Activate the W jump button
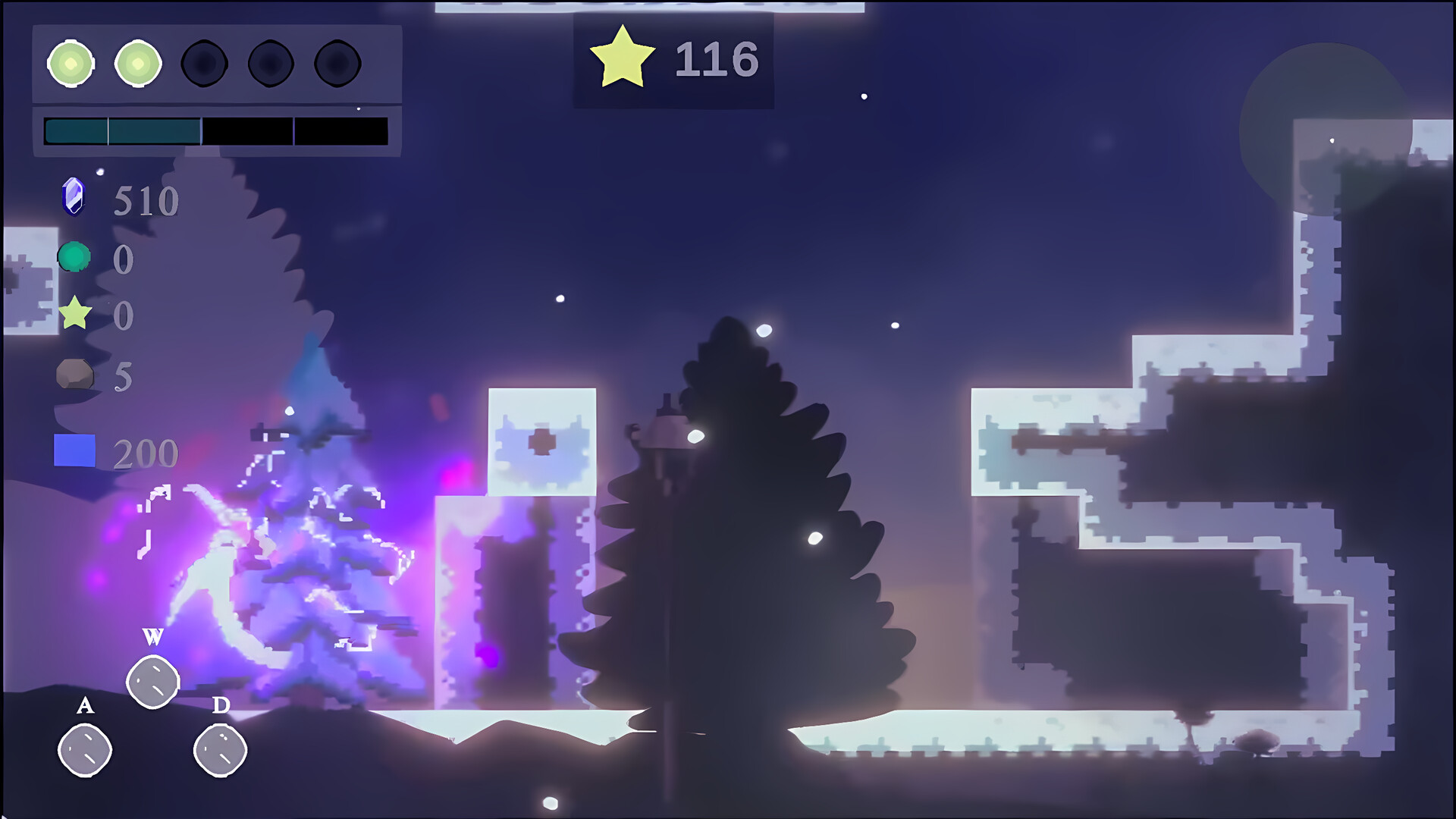Viewport: 1456px width, 819px height. pyautogui.click(x=154, y=680)
